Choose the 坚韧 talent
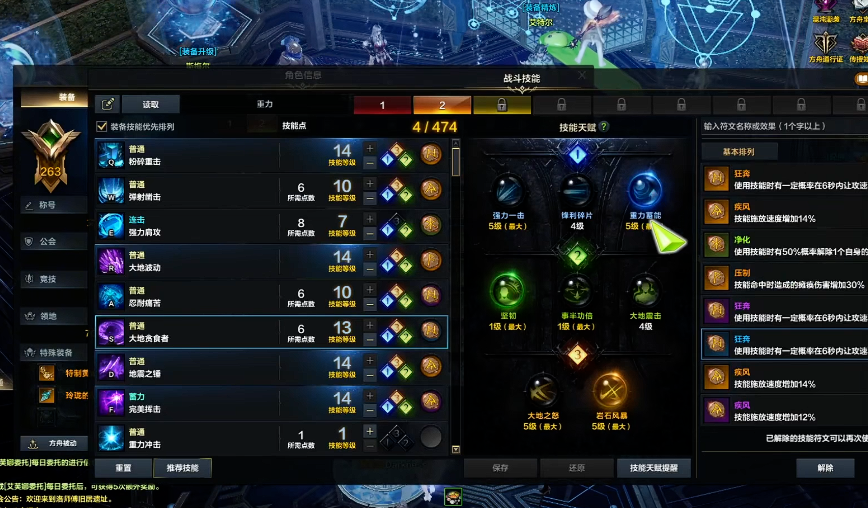Image resolution: width=868 pixels, height=508 pixels. tap(508, 291)
